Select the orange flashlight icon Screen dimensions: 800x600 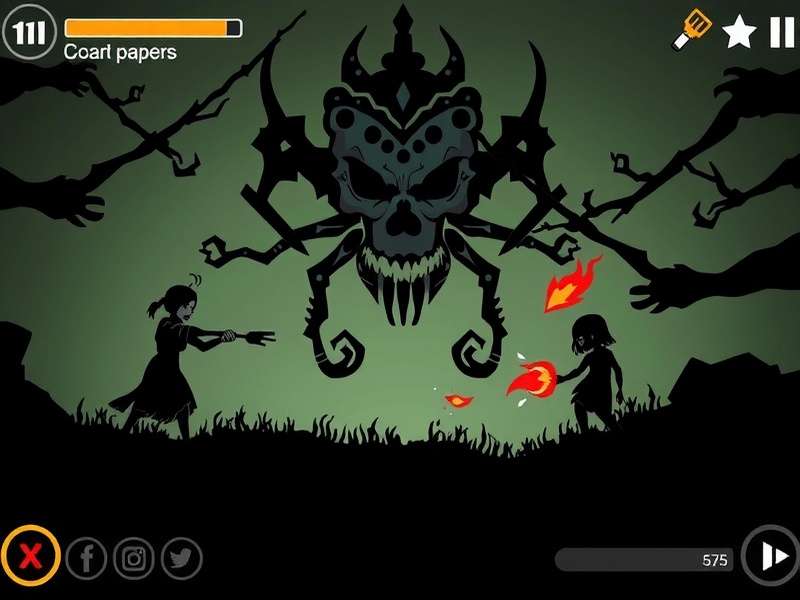(692, 29)
